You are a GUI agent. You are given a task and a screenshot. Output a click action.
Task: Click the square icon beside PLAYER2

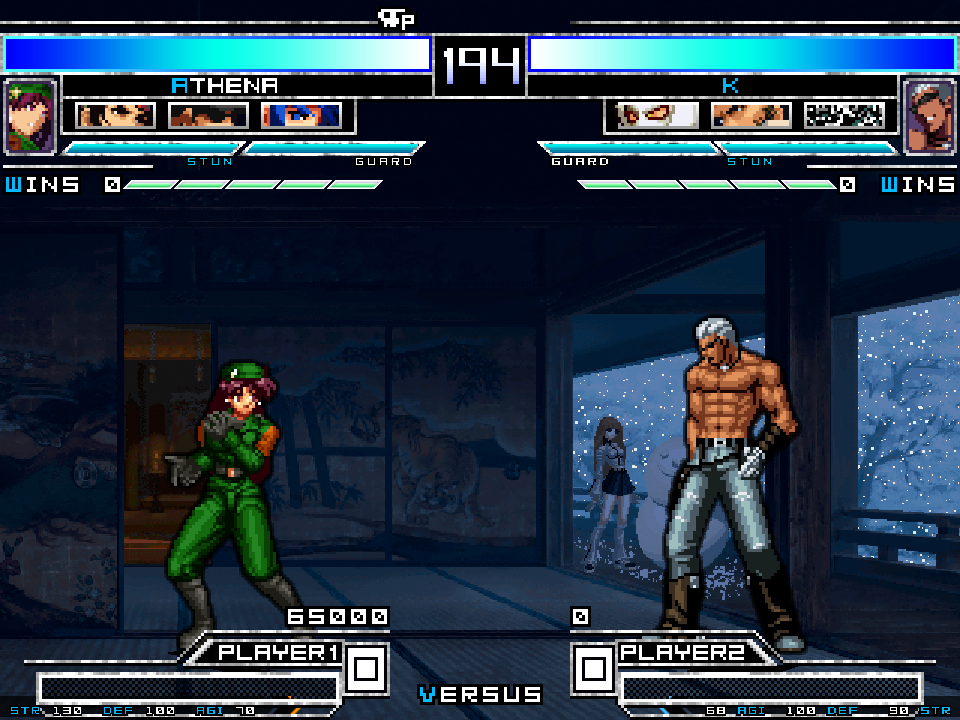(x=593, y=667)
